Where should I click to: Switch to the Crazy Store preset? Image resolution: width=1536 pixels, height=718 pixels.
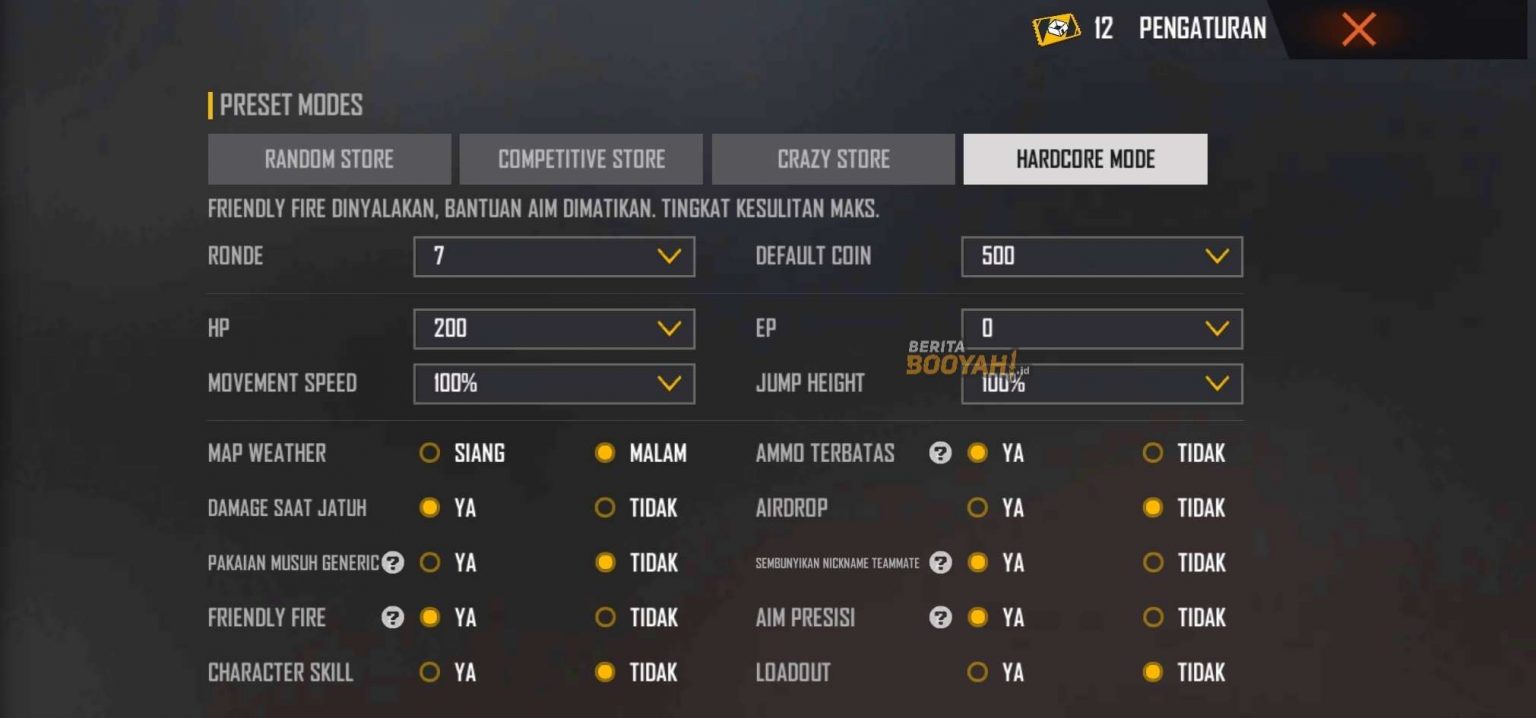tap(833, 159)
